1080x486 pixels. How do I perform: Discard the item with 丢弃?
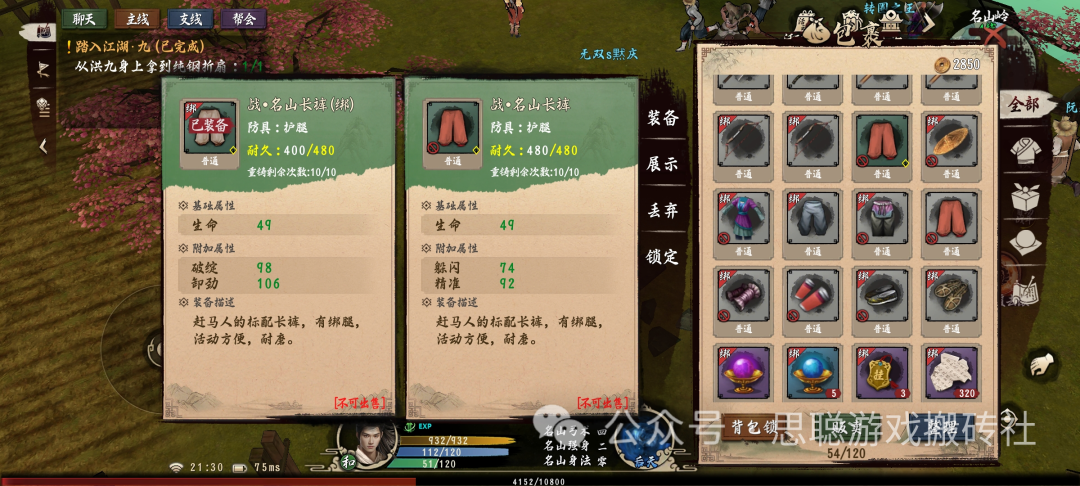coord(662,210)
